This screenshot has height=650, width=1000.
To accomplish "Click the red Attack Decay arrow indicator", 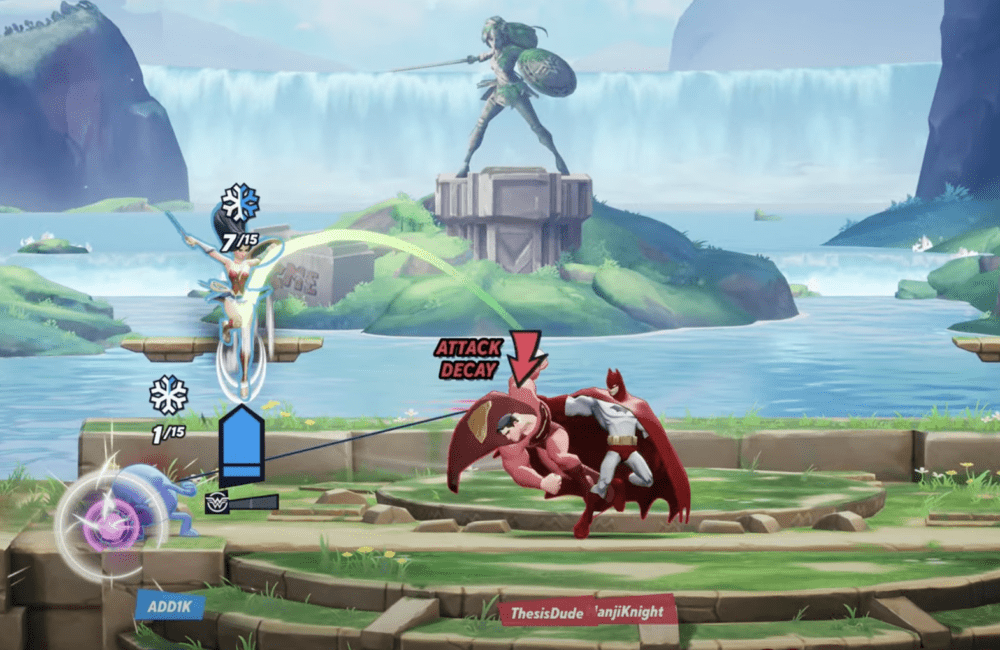I will [525, 356].
